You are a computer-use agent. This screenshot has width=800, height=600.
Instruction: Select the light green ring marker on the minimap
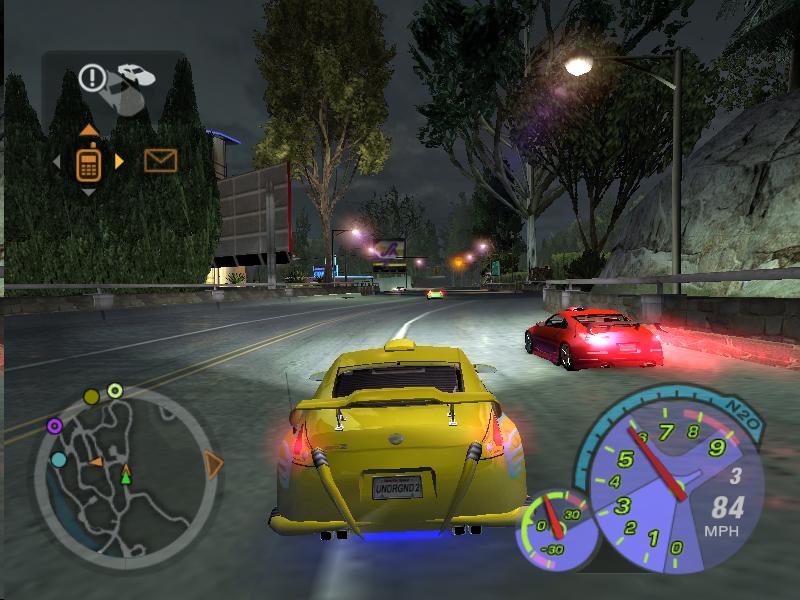click(115, 391)
